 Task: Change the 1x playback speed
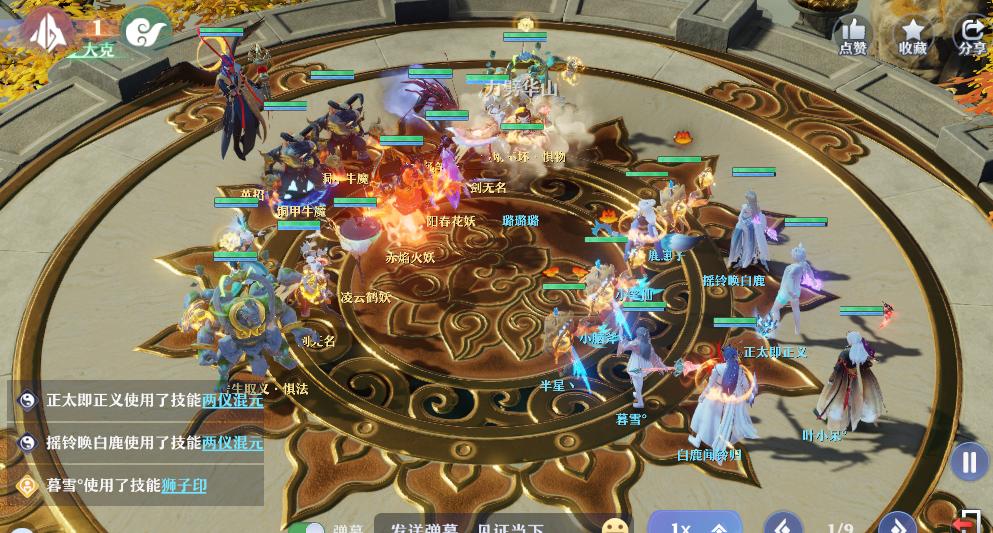[x=695, y=527]
